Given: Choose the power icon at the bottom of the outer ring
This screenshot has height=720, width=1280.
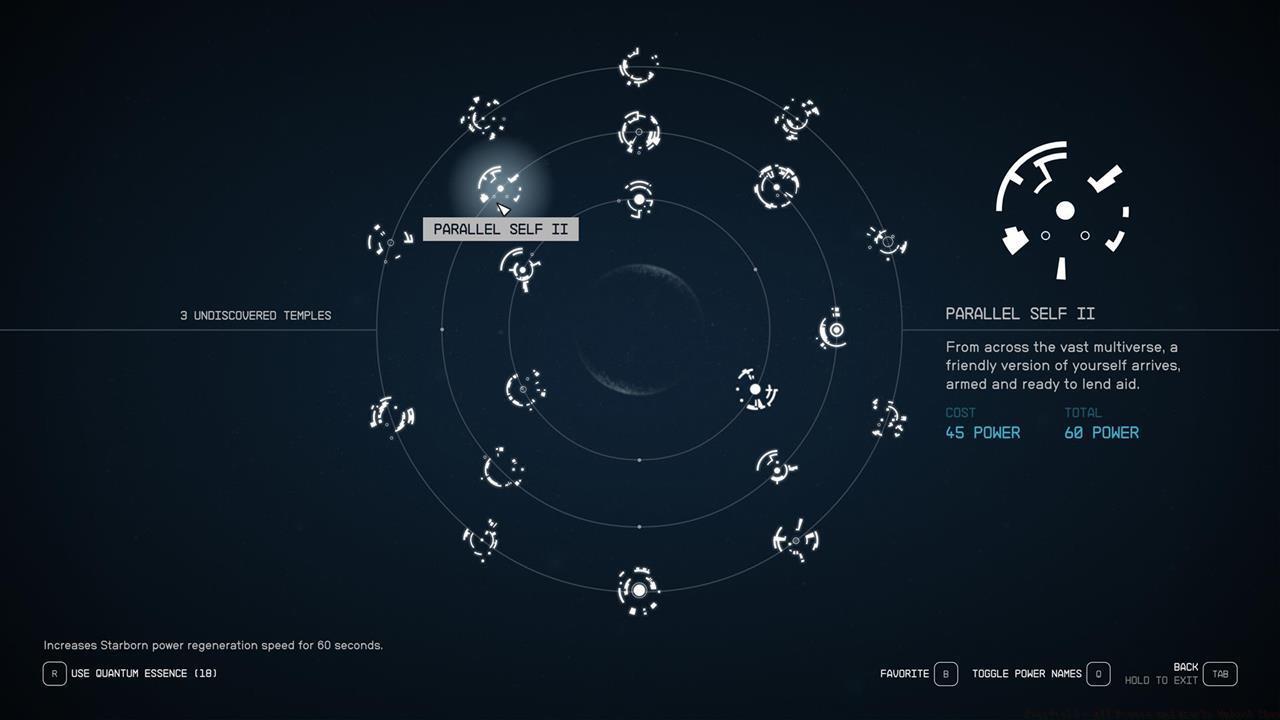Looking at the screenshot, I should pos(638,591).
